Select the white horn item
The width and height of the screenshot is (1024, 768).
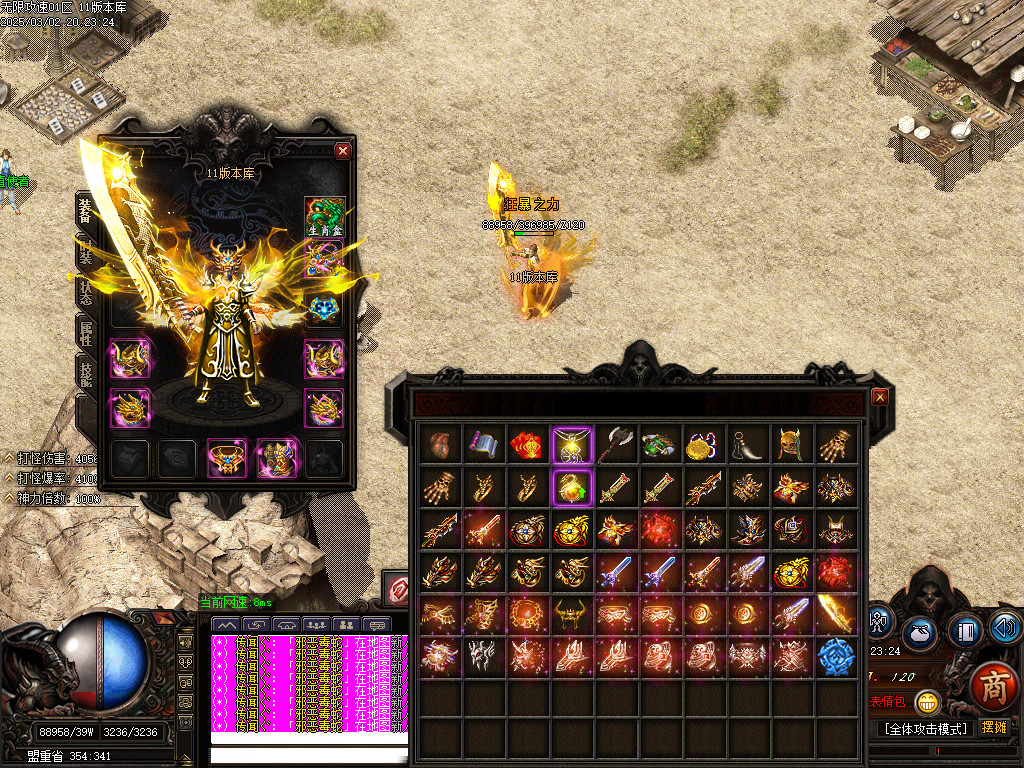[748, 444]
